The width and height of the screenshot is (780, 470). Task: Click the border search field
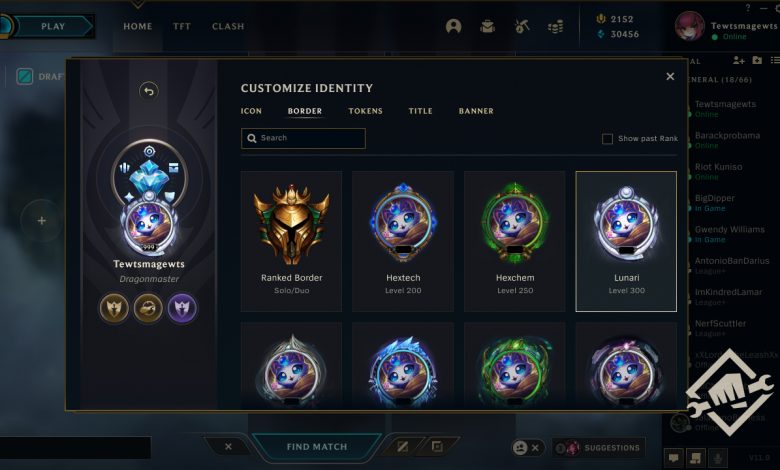coord(303,138)
